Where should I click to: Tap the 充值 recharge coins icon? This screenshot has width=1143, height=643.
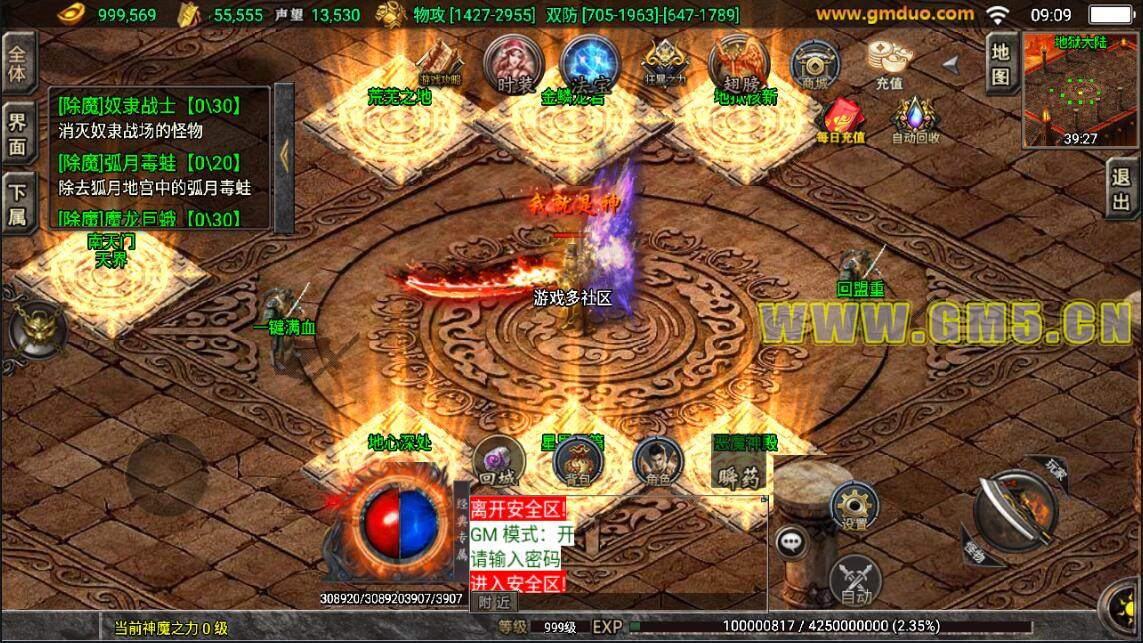coord(888,64)
